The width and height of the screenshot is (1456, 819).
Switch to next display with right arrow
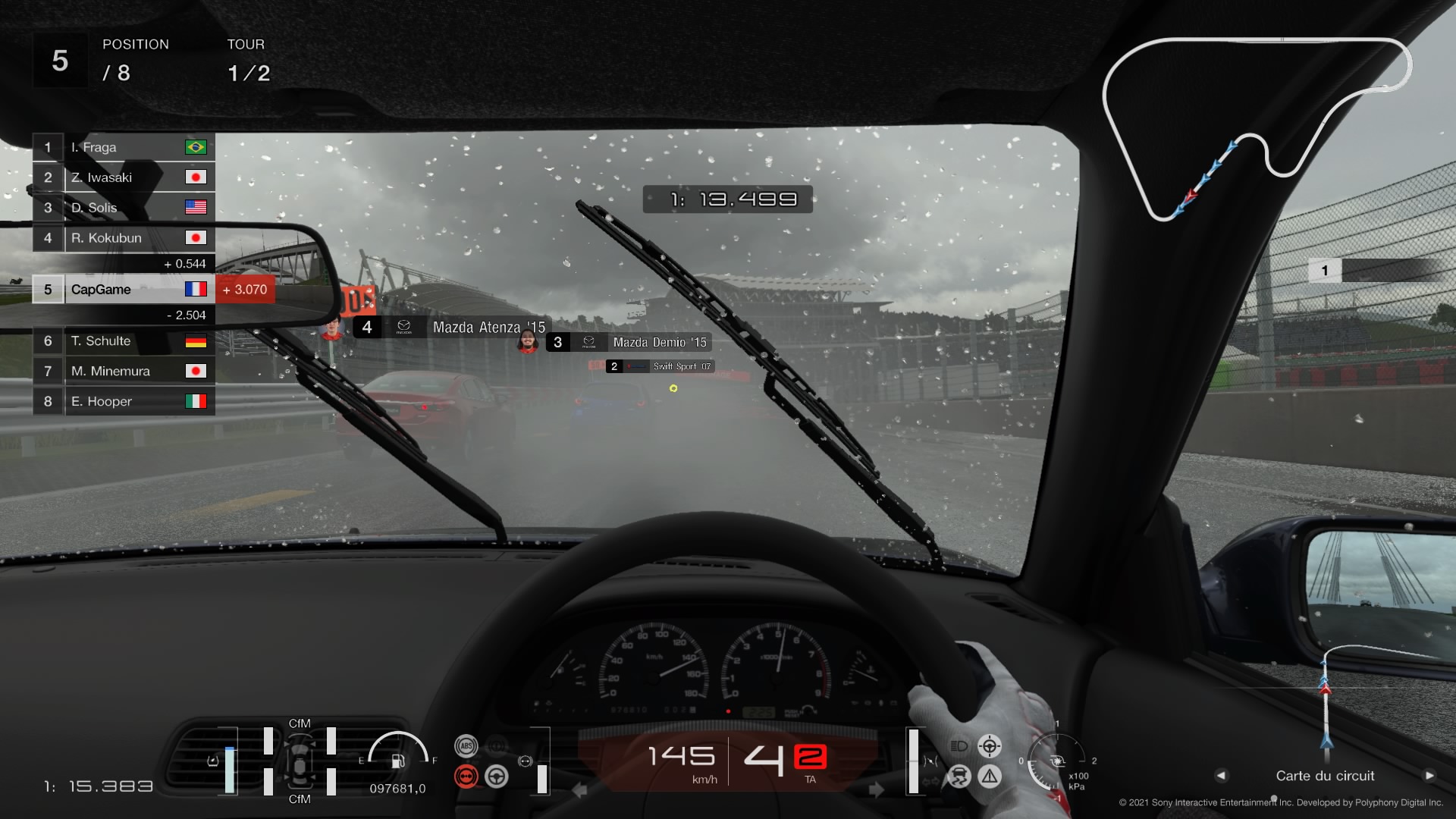[1429, 776]
